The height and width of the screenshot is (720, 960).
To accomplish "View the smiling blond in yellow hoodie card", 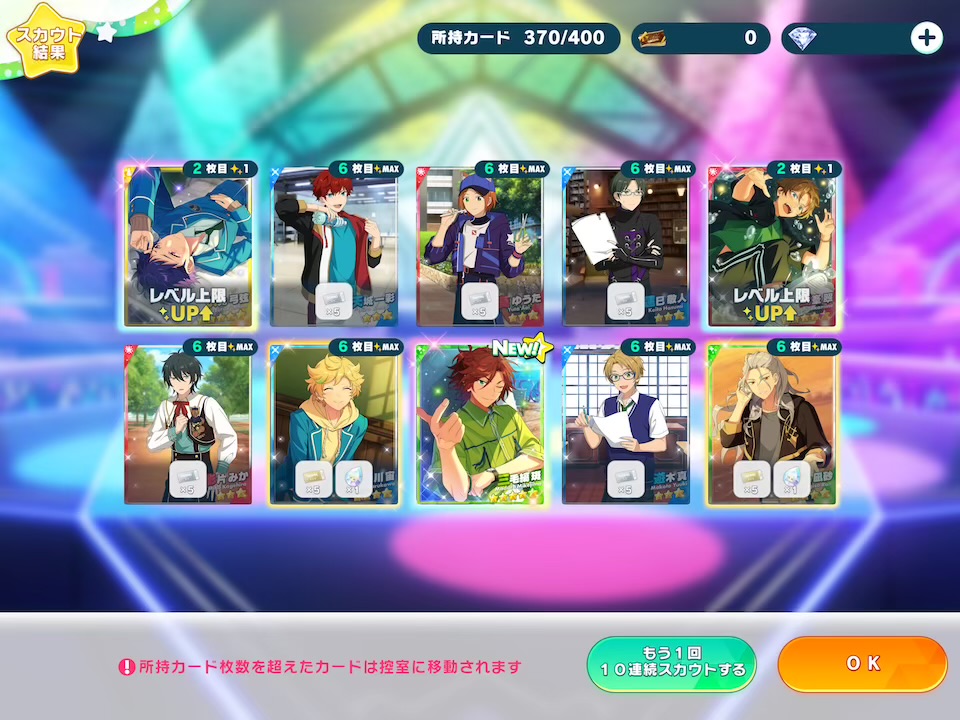I will tap(334, 425).
